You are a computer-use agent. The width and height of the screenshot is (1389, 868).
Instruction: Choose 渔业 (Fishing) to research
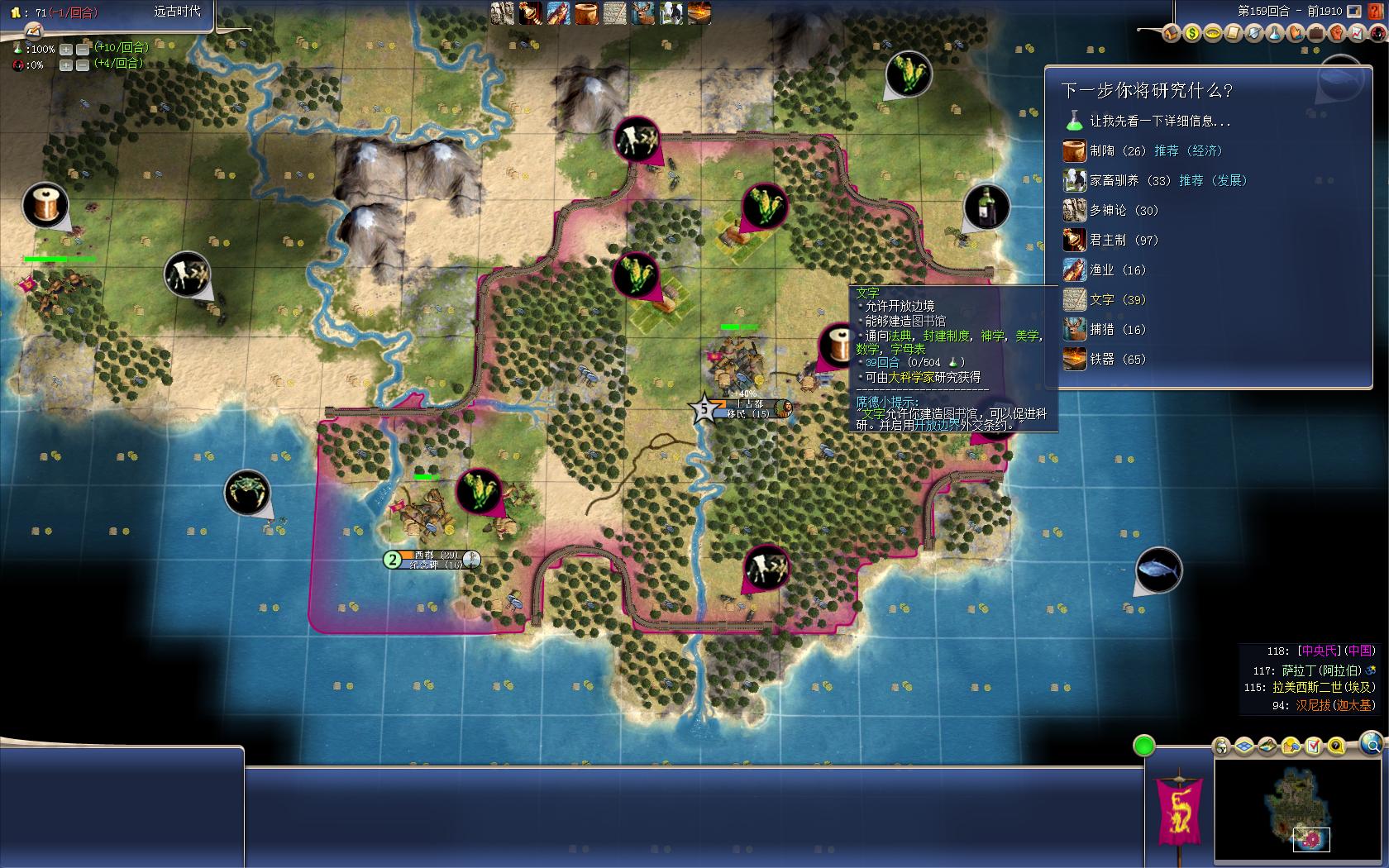click(x=1101, y=270)
